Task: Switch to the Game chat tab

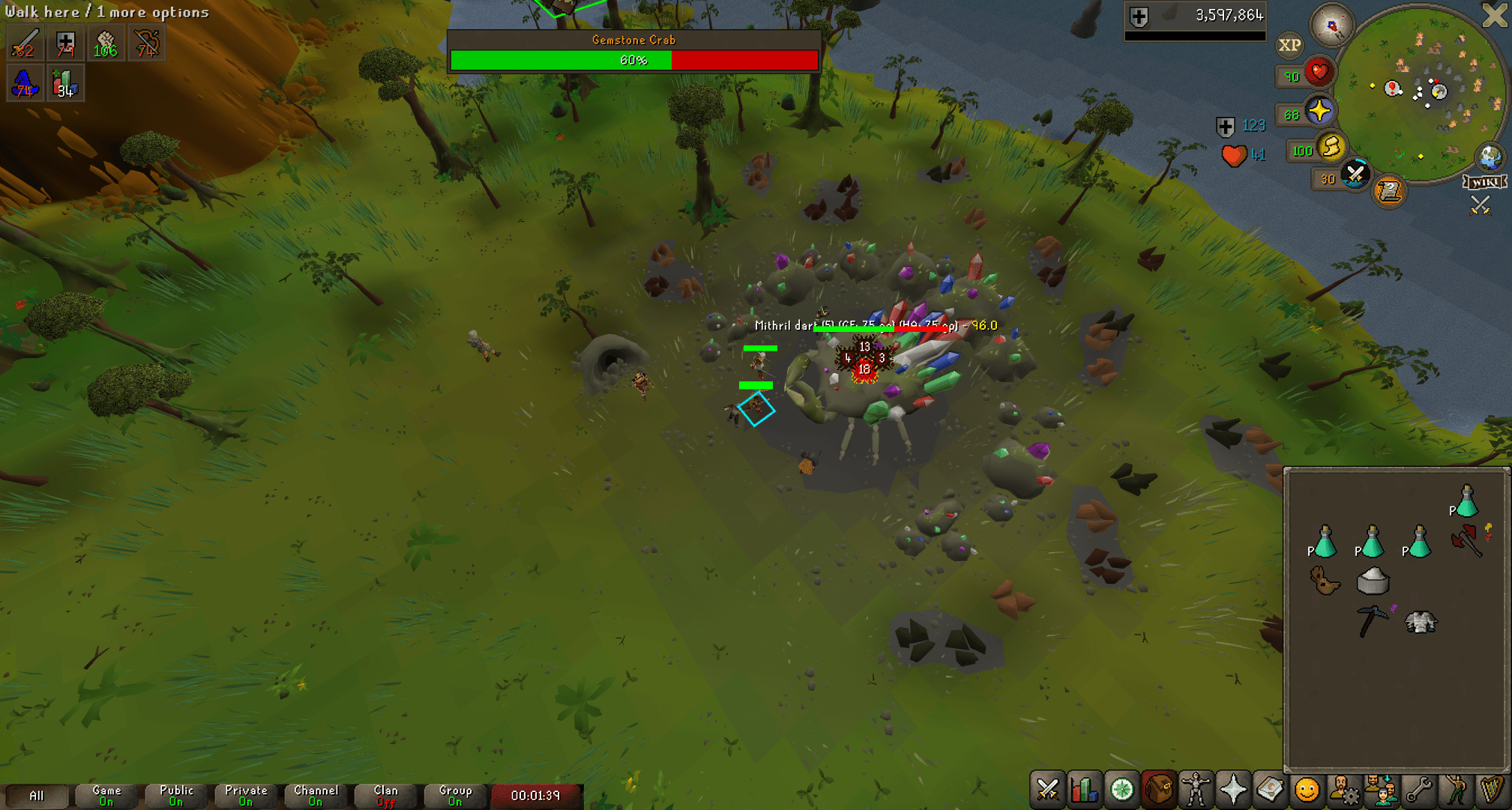Action: (x=105, y=794)
